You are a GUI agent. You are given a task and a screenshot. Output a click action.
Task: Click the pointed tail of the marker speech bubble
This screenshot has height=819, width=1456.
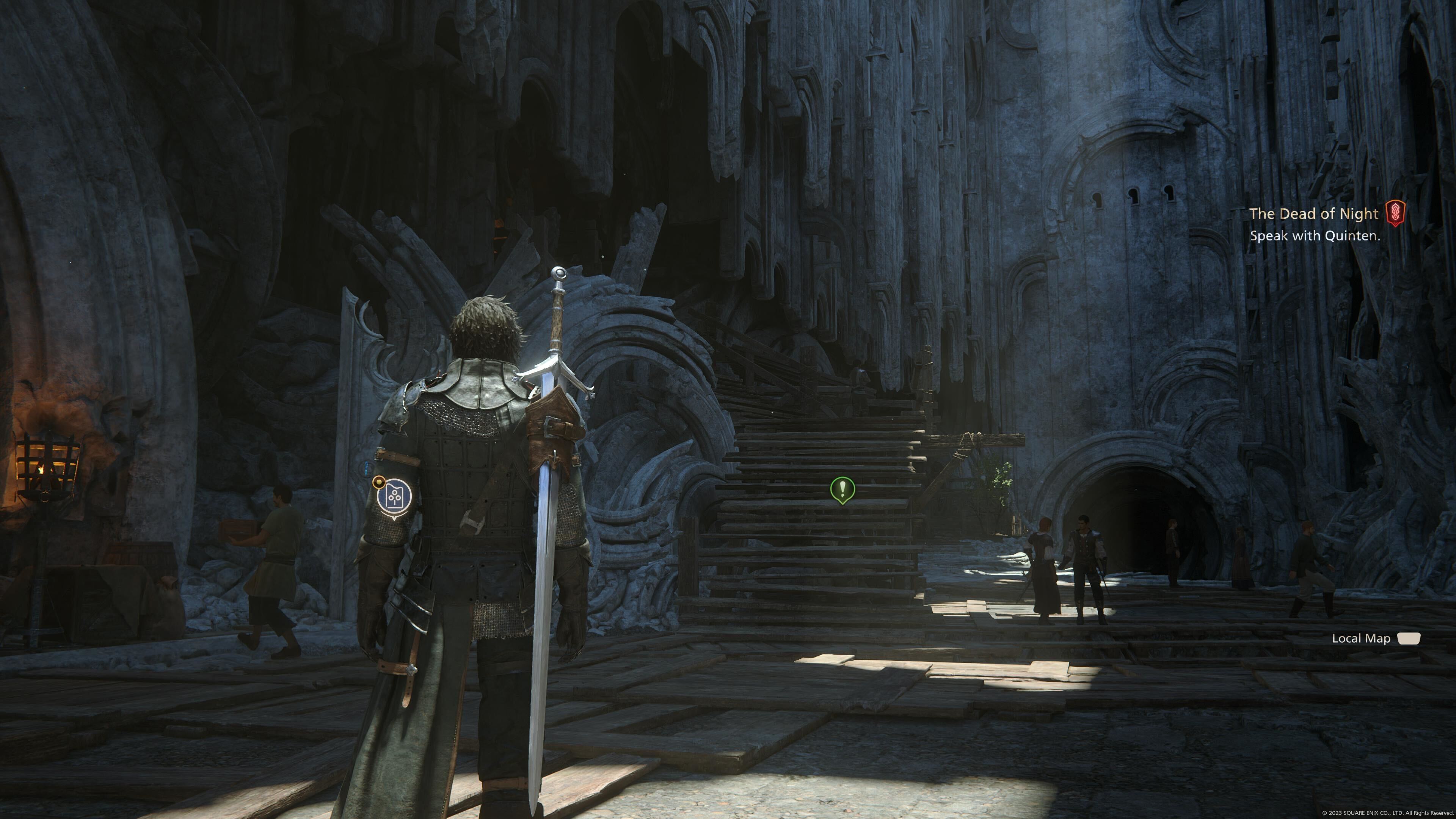click(x=394, y=519)
